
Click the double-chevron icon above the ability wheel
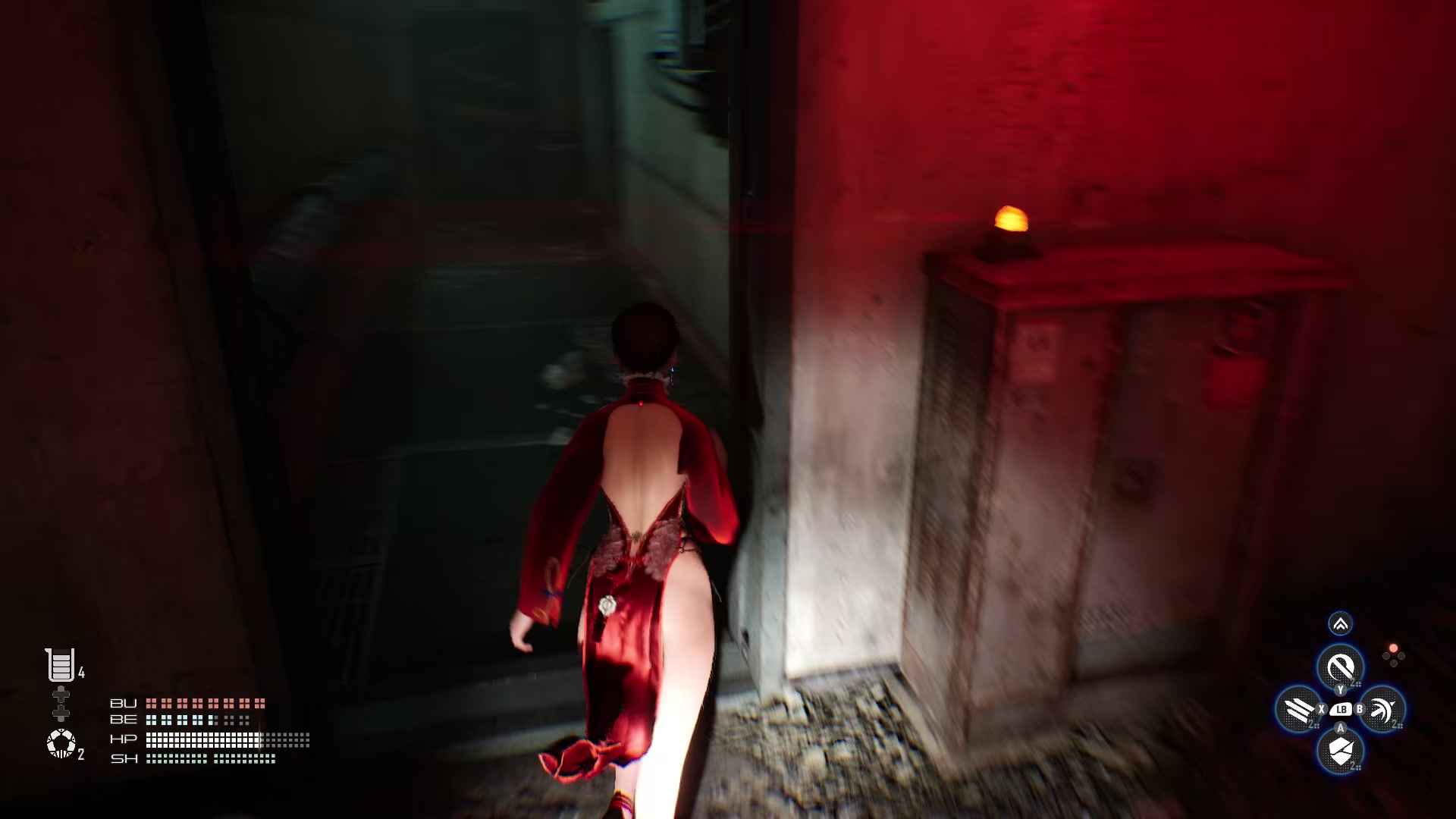click(1339, 624)
